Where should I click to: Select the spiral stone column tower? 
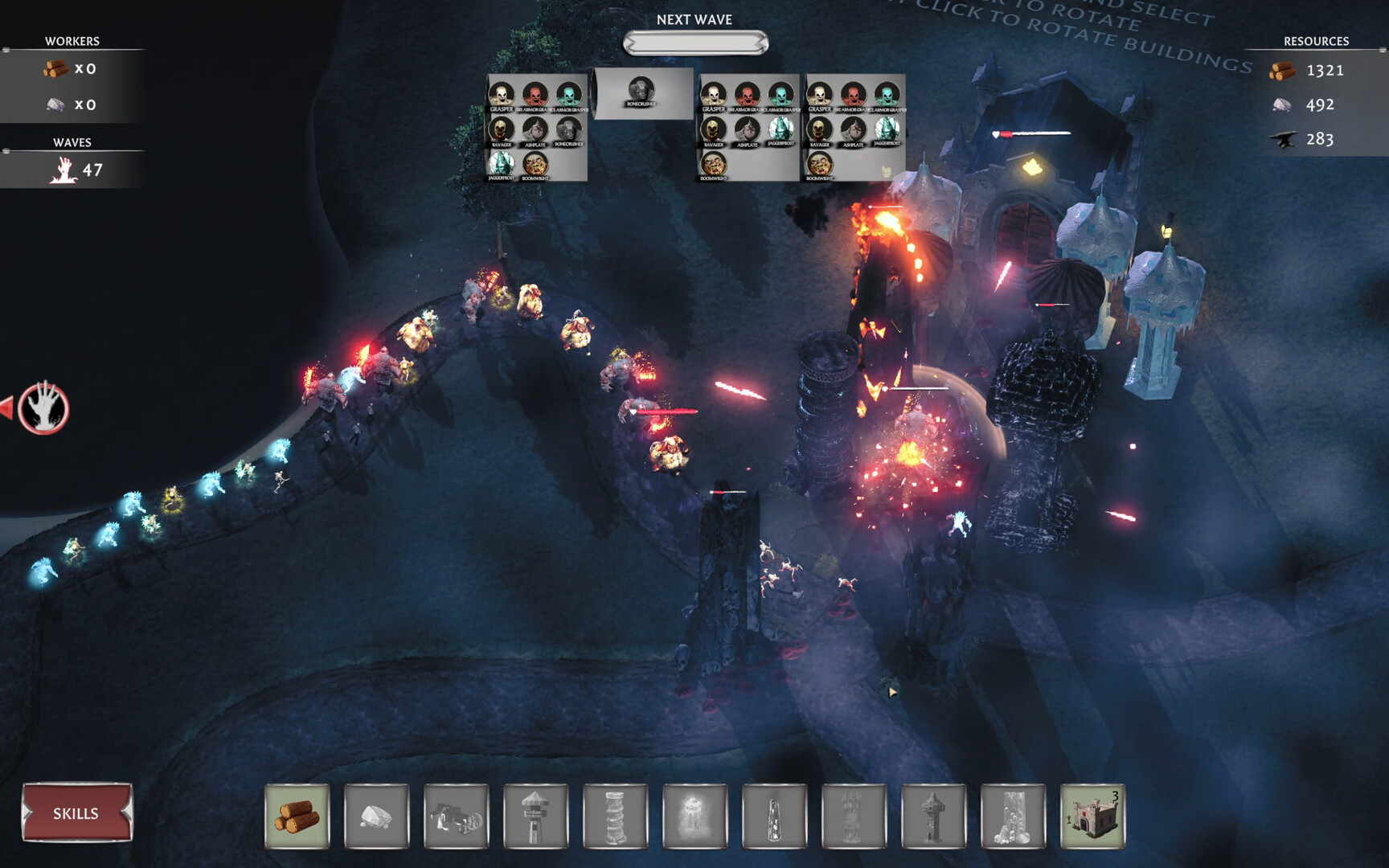615,817
